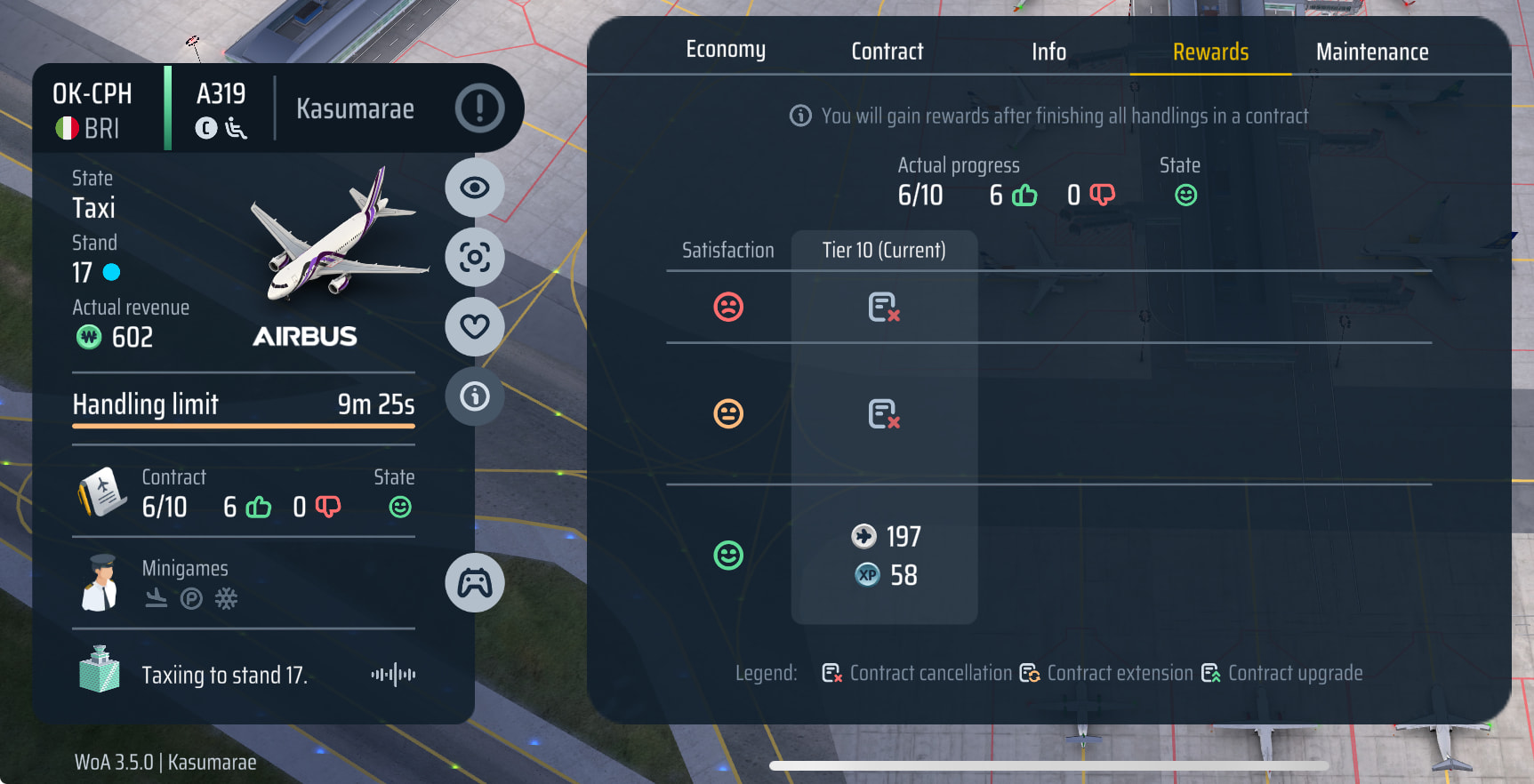Click the Handling limit timer bar
1534x784 pixels.
(x=243, y=425)
